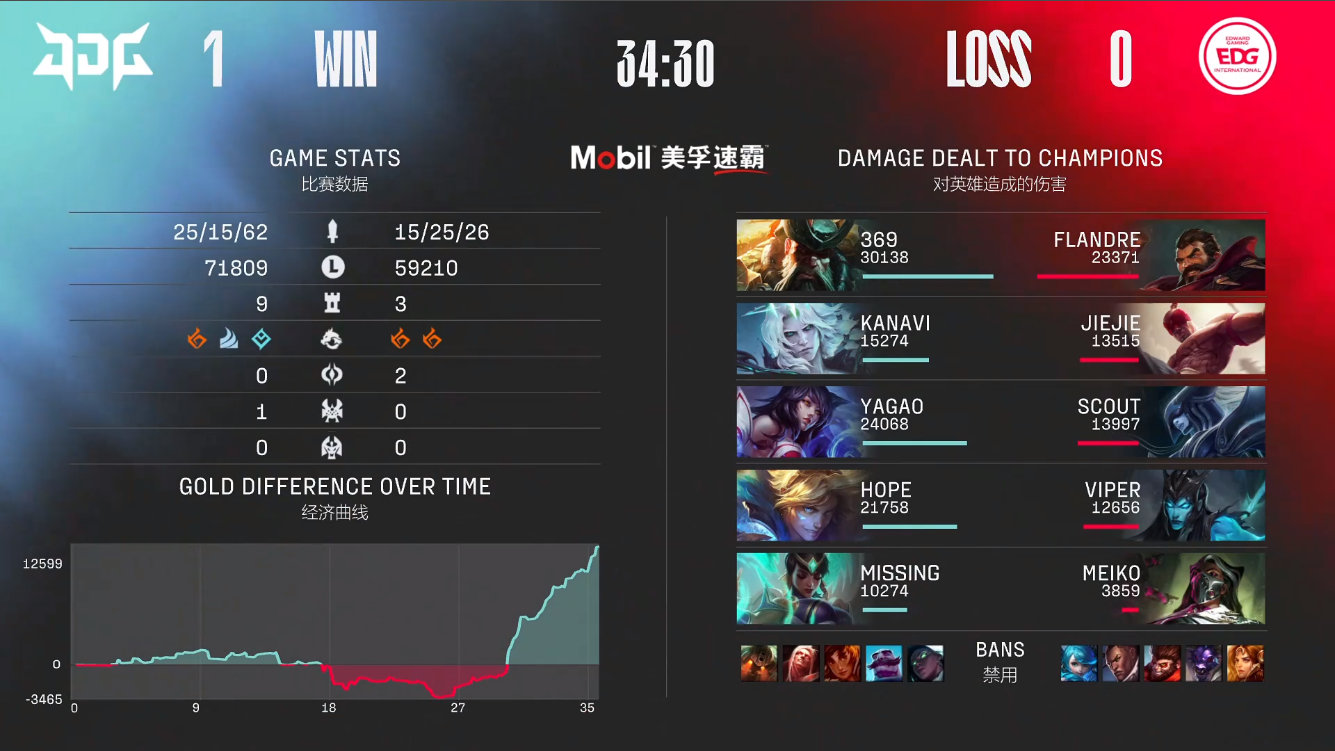Toggle JDG's hextech drake marker
Screen dimensions: 1335x751
(x=262, y=340)
